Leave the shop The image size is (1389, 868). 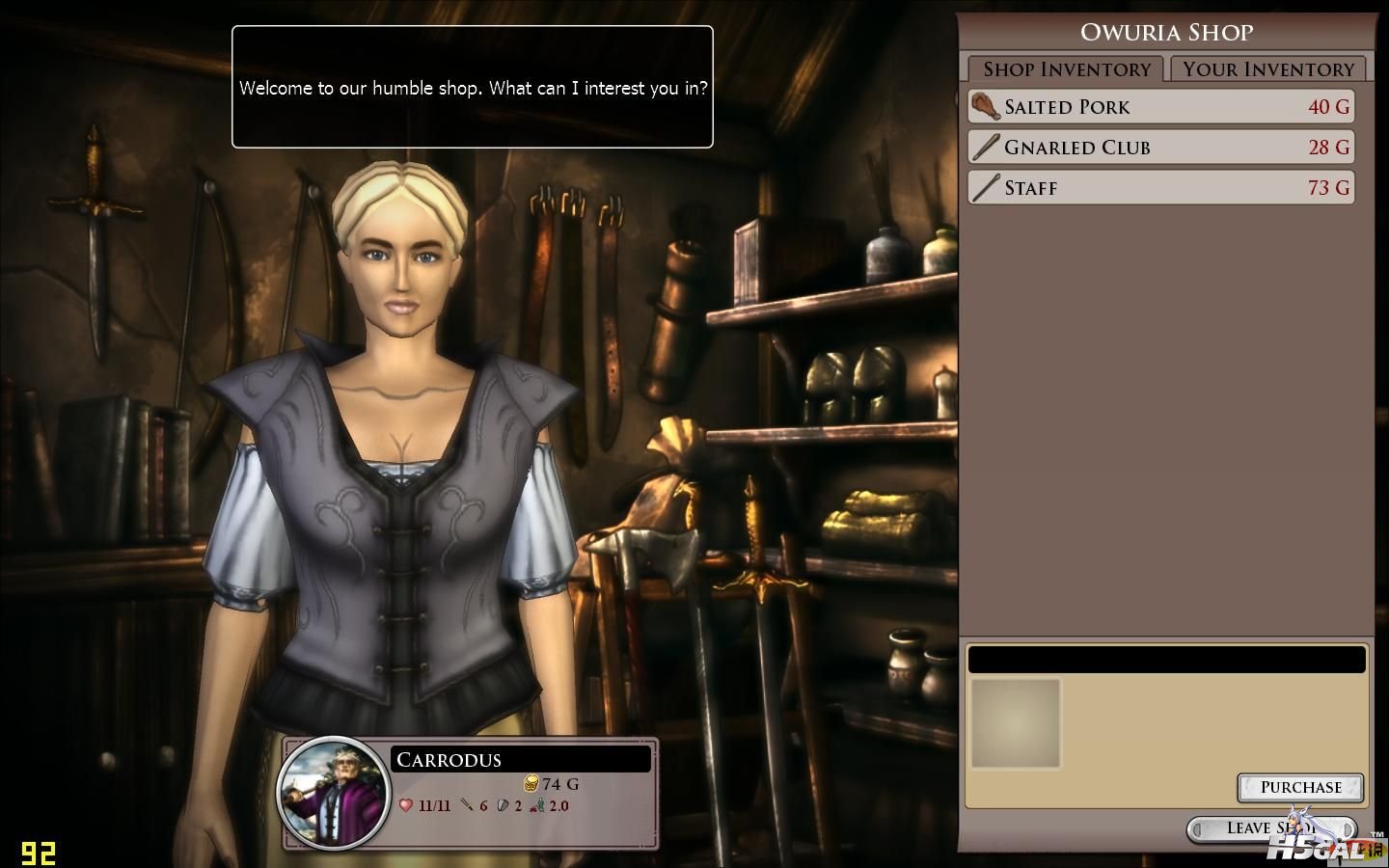tap(1264, 828)
